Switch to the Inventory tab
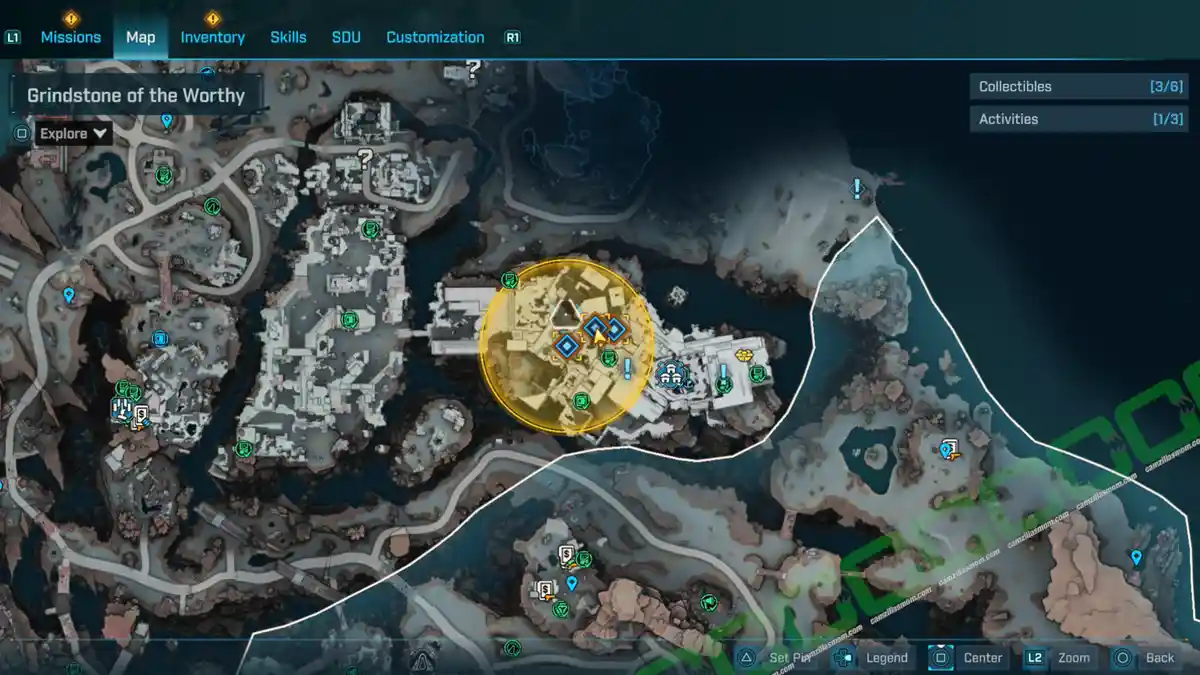 212,37
